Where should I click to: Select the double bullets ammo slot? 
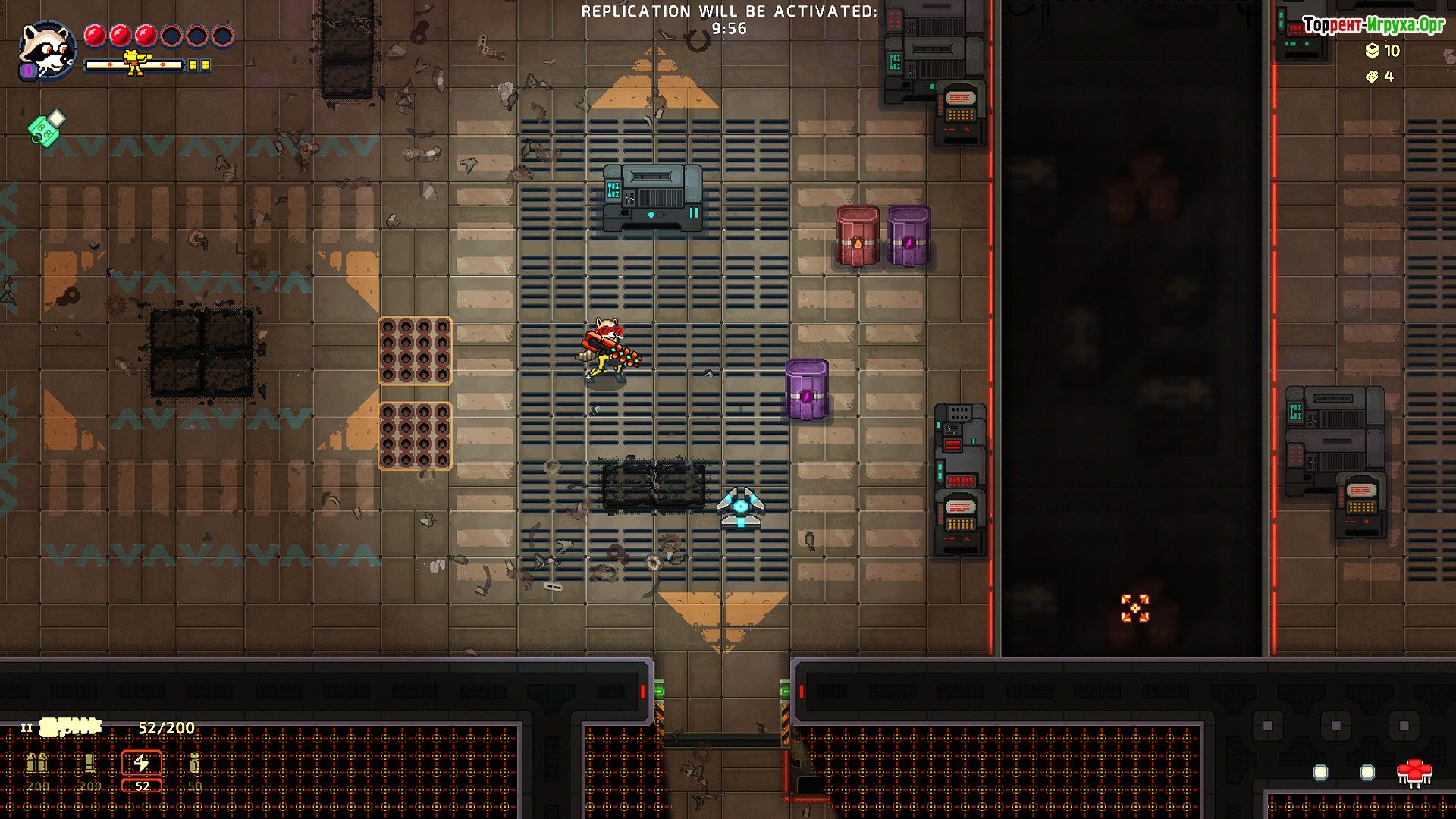pyautogui.click(x=37, y=764)
